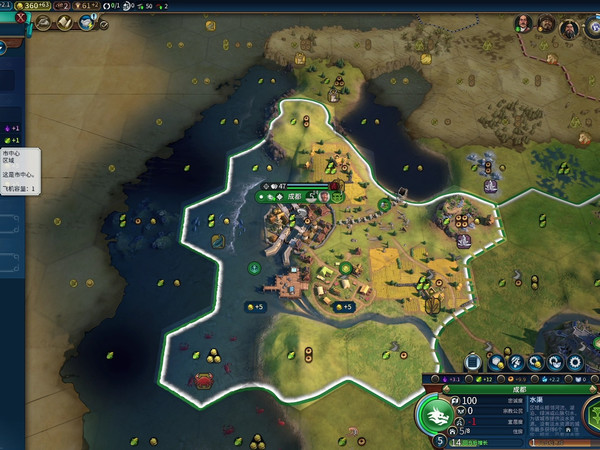Open the city details notepad icon
This screenshot has height=450, width=600.
click(x=470, y=362)
